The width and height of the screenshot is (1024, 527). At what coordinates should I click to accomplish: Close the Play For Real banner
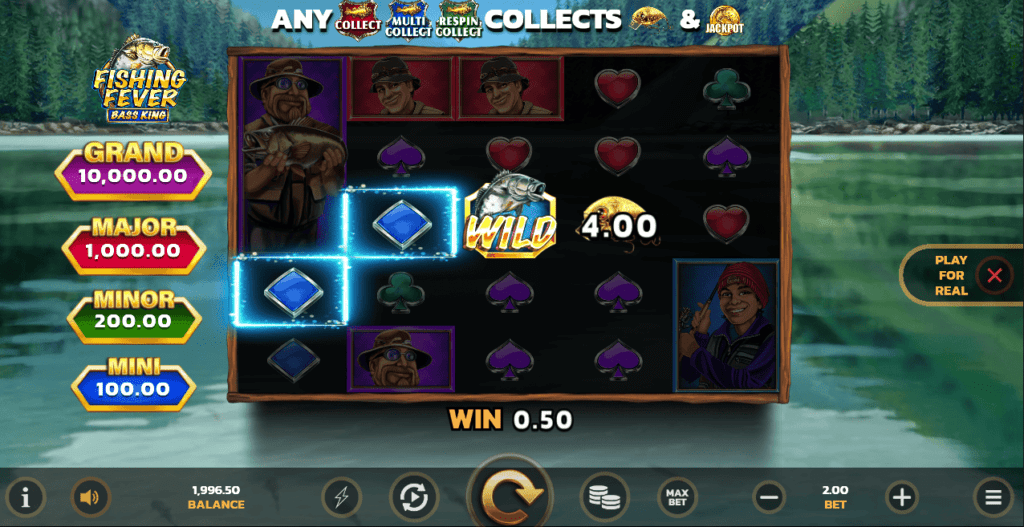tap(994, 275)
